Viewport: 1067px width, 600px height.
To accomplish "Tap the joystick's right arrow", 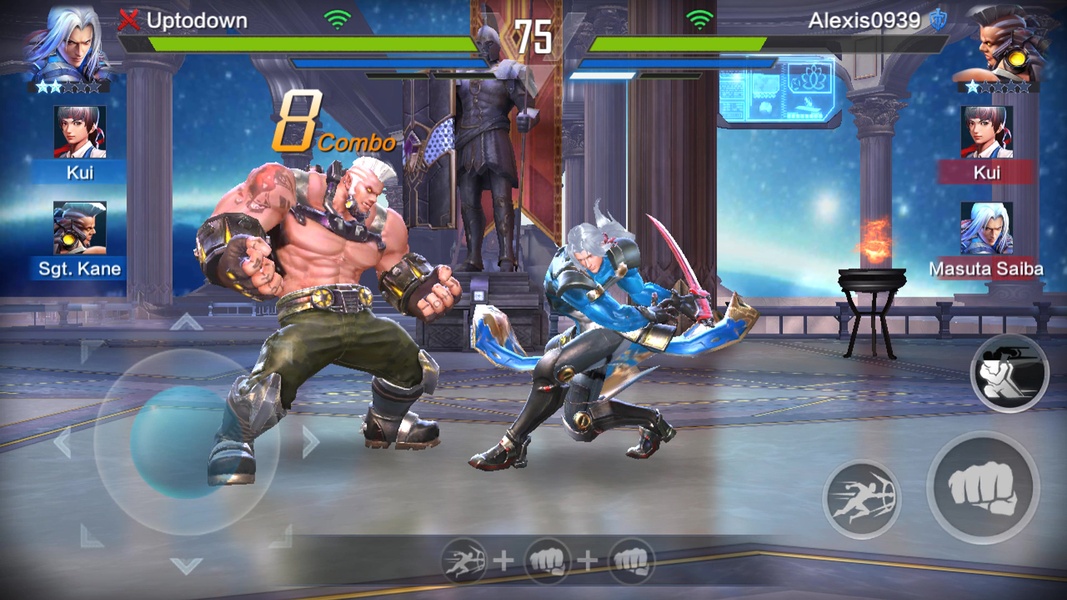I will [309, 442].
